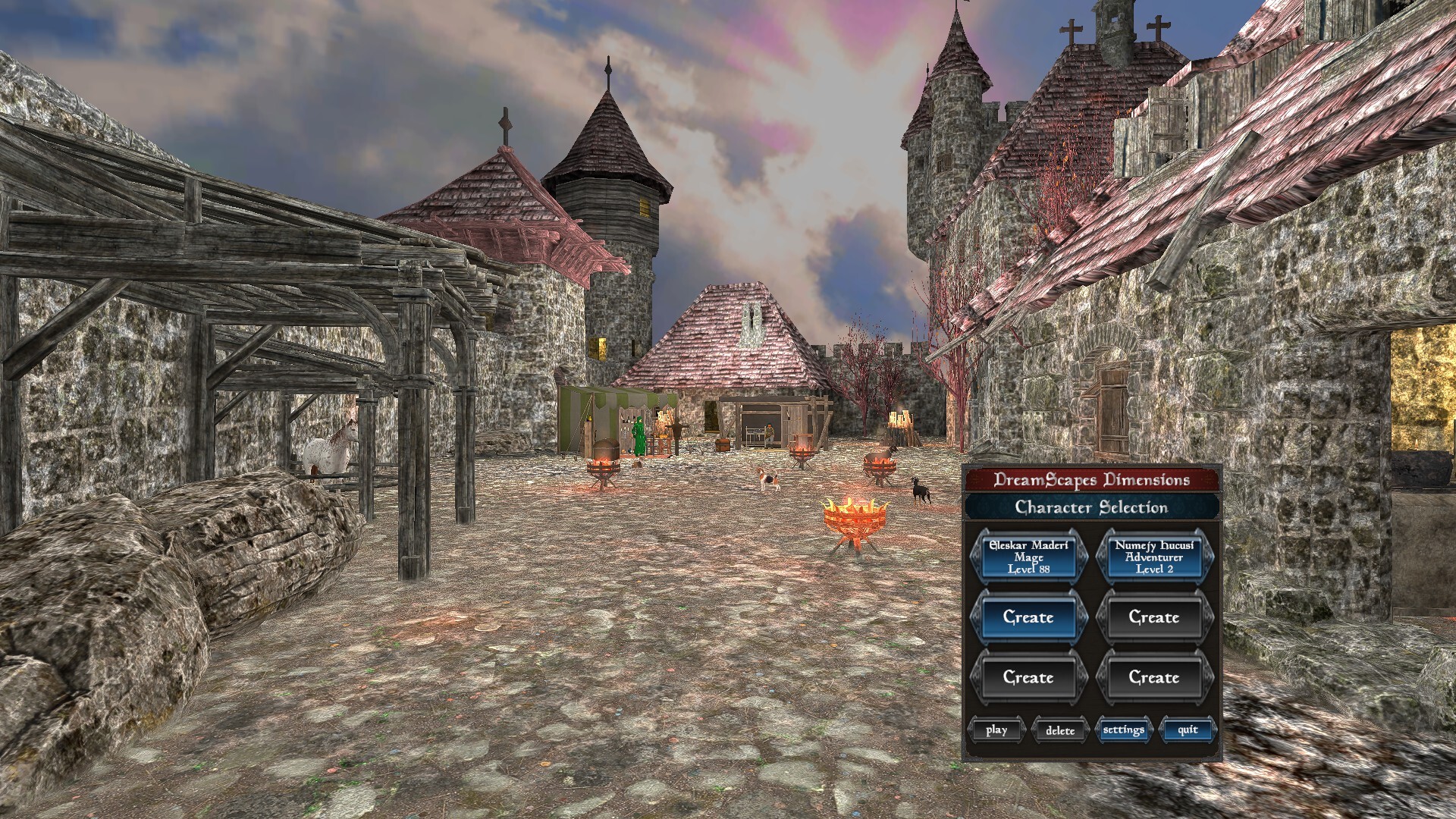Click the bottom-right Create button
This screenshot has height=819, width=1456.
pyautogui.click(x=1155, y=677)
